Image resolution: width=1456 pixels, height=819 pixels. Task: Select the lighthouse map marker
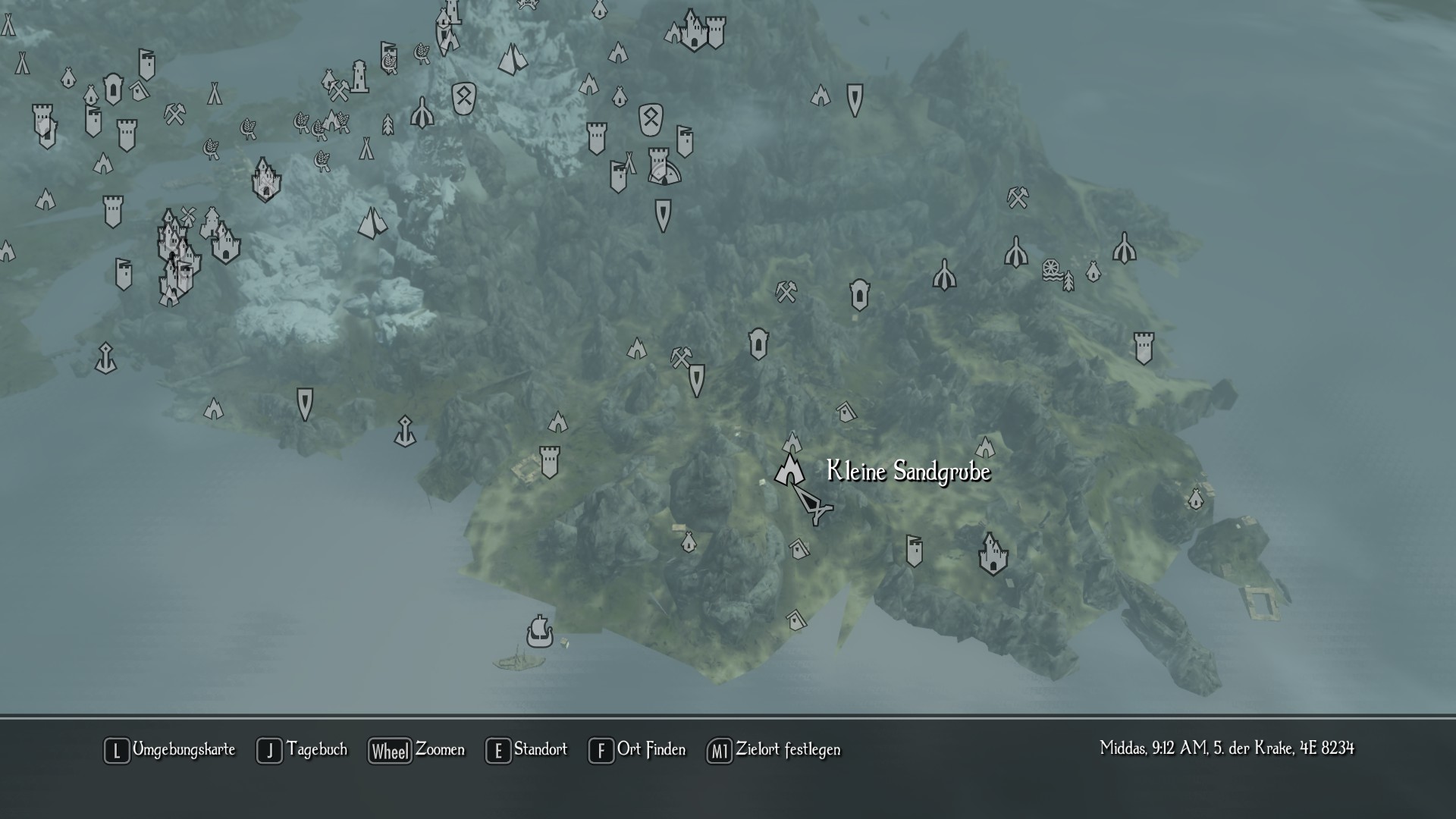pyautogui.click(x=359, y=77)
